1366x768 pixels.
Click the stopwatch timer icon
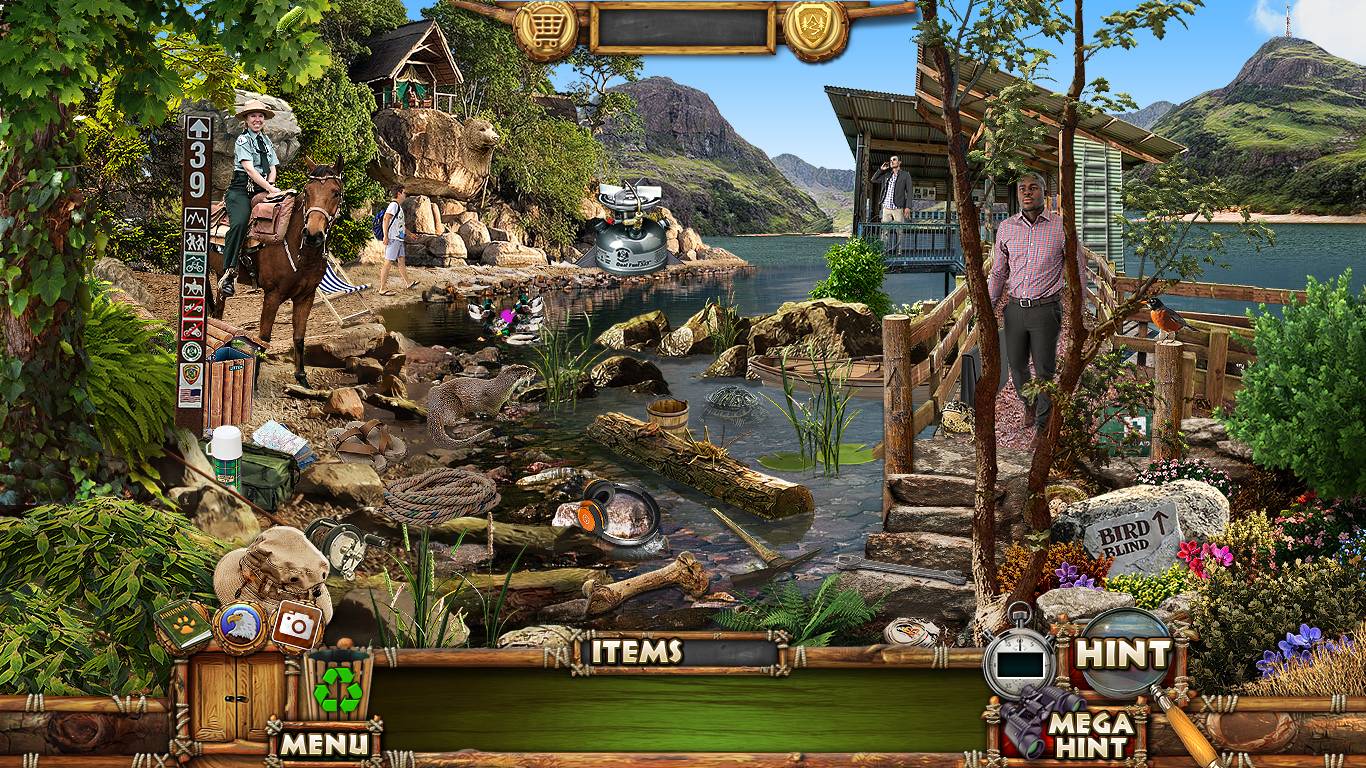pyautogui.click(x=1018, y=660)
